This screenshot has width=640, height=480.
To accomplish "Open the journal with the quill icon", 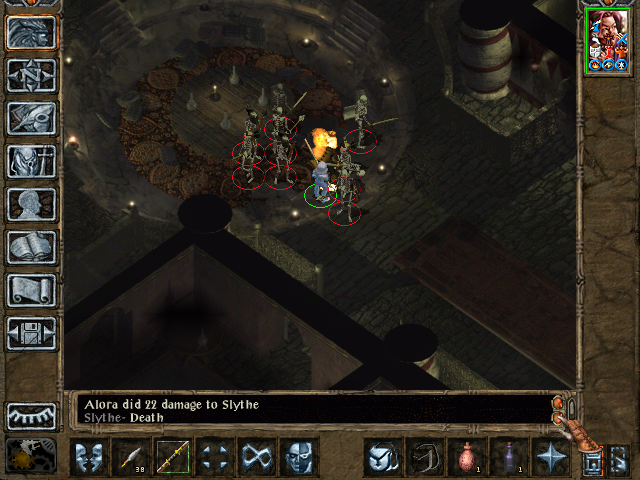I will (31, 118).
